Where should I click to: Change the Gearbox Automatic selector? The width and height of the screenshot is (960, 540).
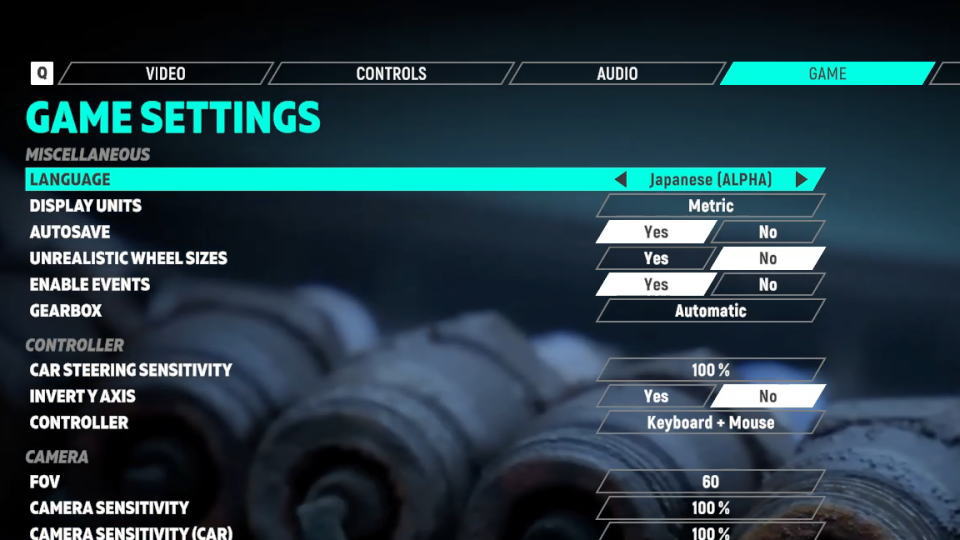(710, 311)
